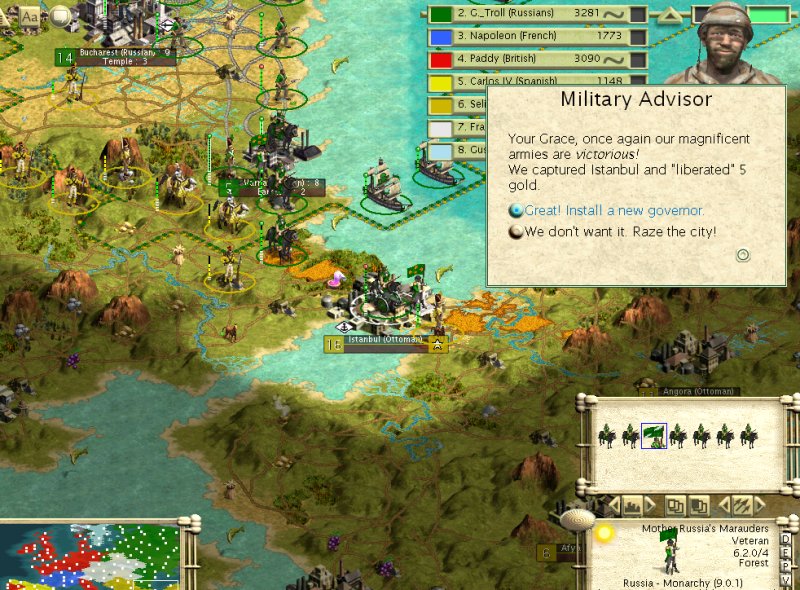800x590 pixels.
Task: Click the "Aa" text button
Action: click(x=30, y=16)
